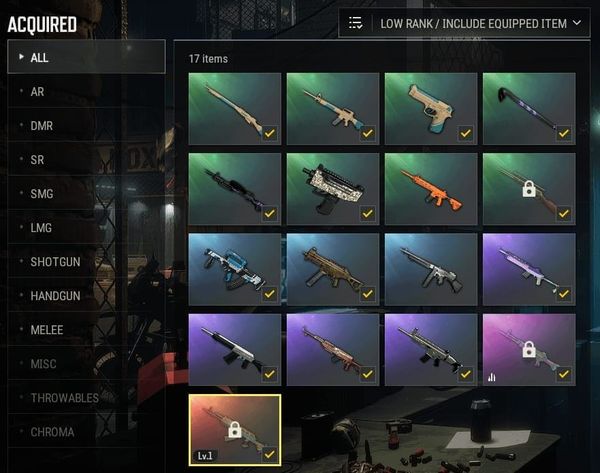The image size is (600, 473).
Task: Choose the black Tommy Gun skin
Action: click(431, 269)
